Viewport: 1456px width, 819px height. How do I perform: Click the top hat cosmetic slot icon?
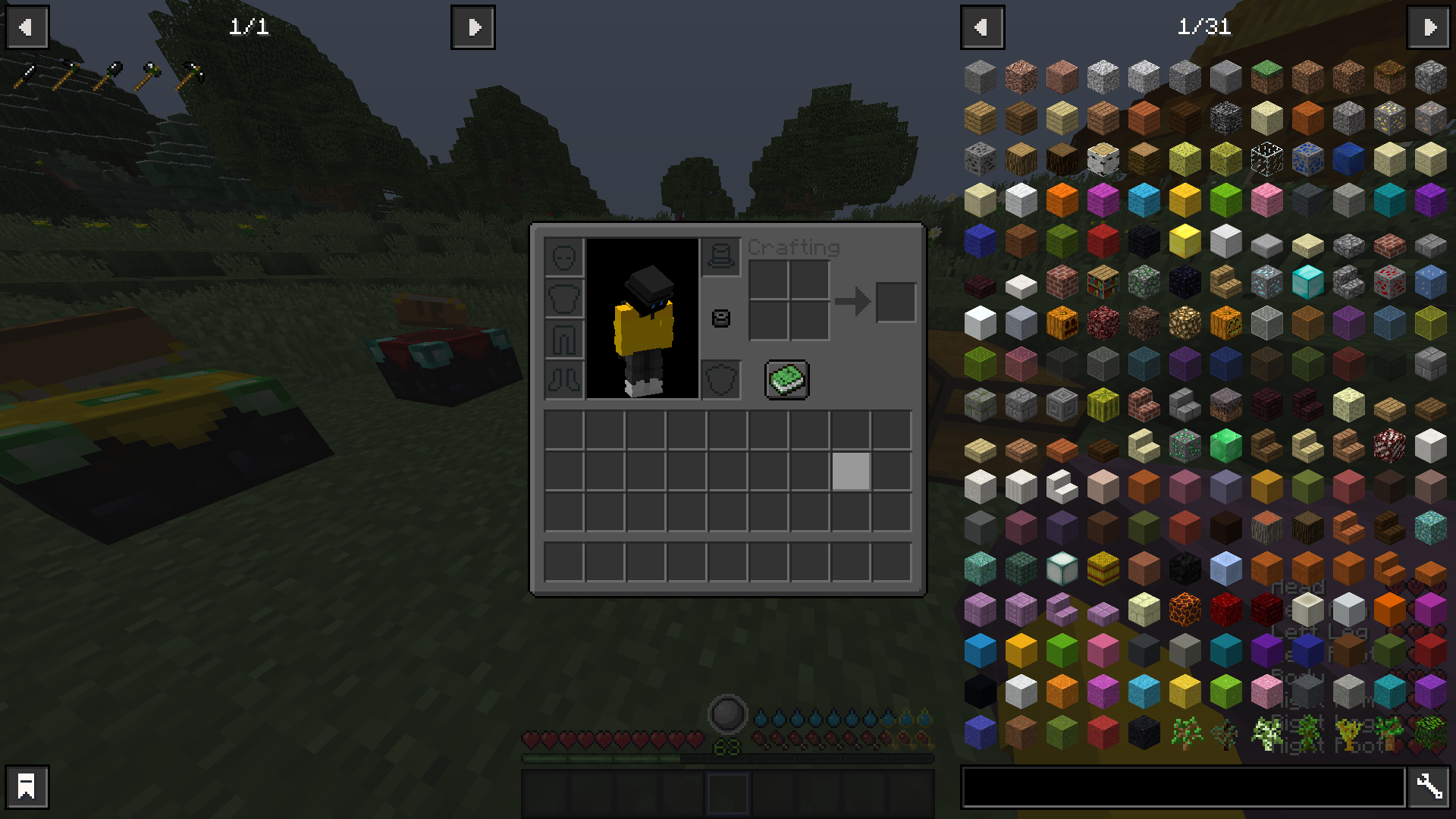pos(720,256)
